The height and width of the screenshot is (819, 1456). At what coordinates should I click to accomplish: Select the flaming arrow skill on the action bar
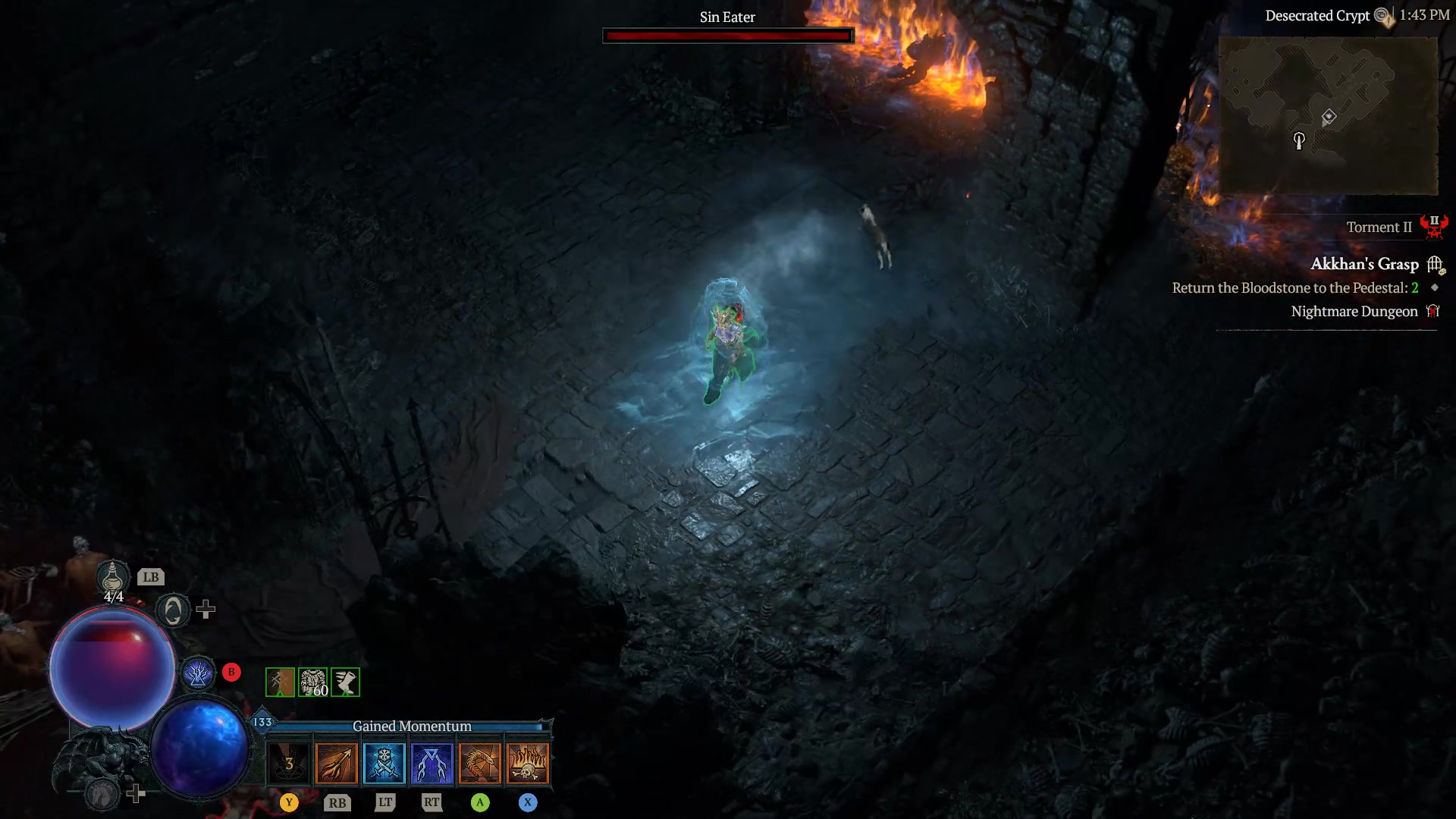337,763
